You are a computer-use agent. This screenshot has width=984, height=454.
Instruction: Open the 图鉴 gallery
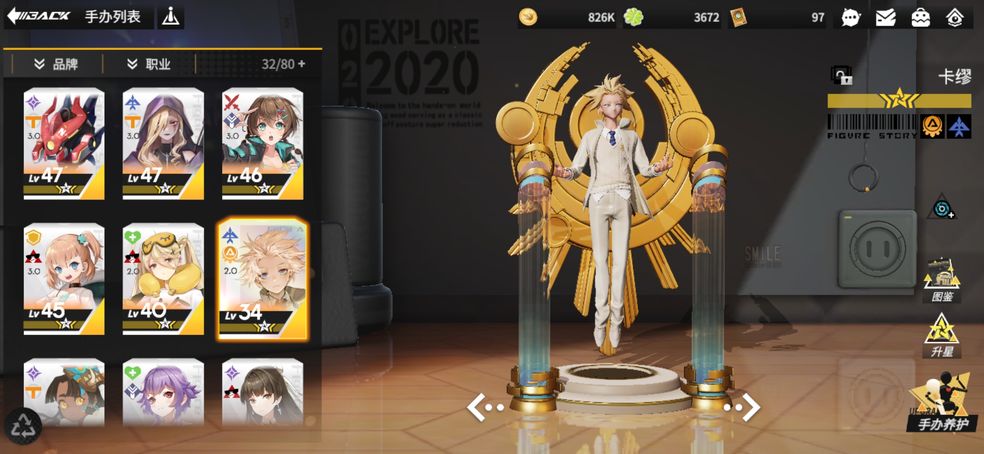pyautogui.click(x=941, y=281)
